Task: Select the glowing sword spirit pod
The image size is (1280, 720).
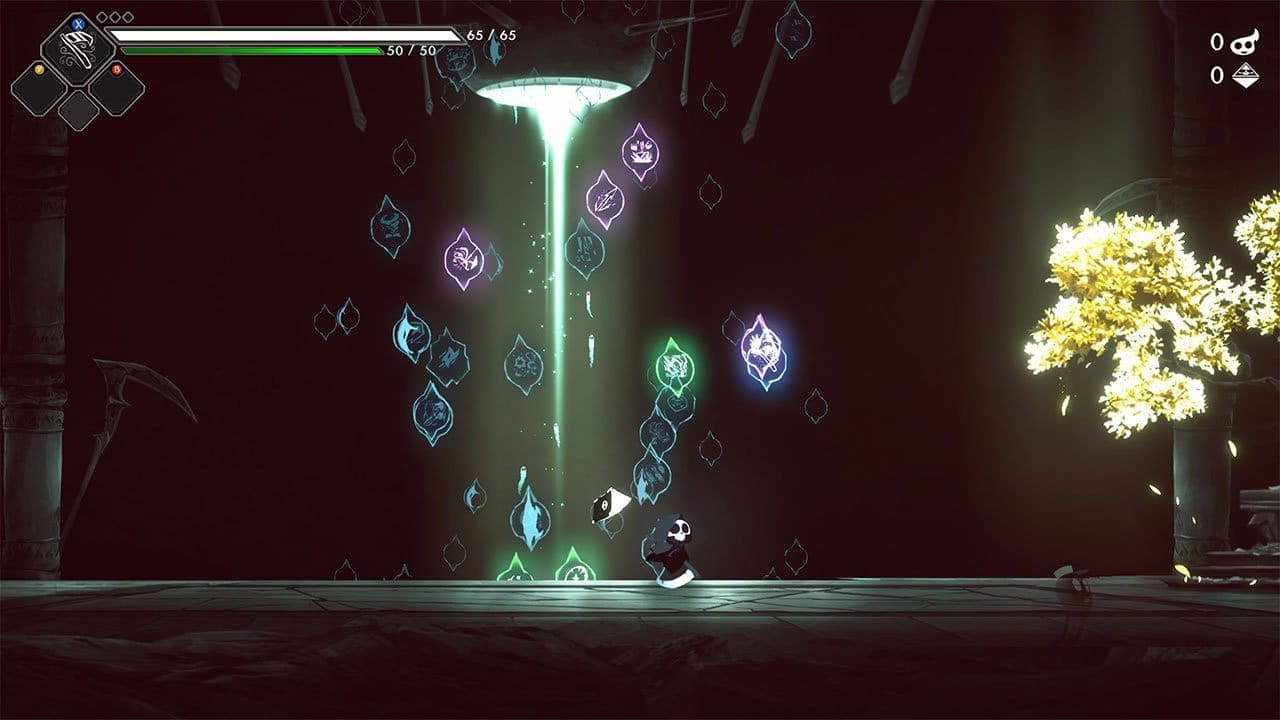Action: [604, 202]
